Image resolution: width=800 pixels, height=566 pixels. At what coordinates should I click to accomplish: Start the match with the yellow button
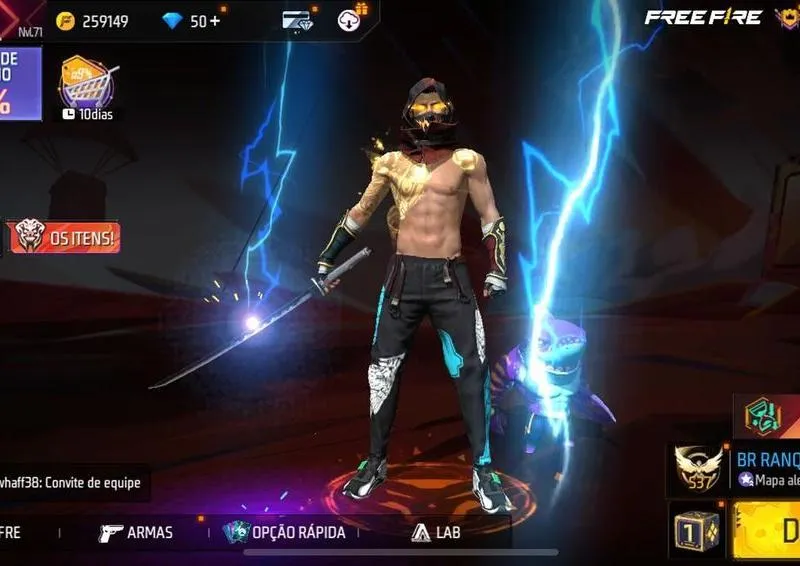[770, 531]
